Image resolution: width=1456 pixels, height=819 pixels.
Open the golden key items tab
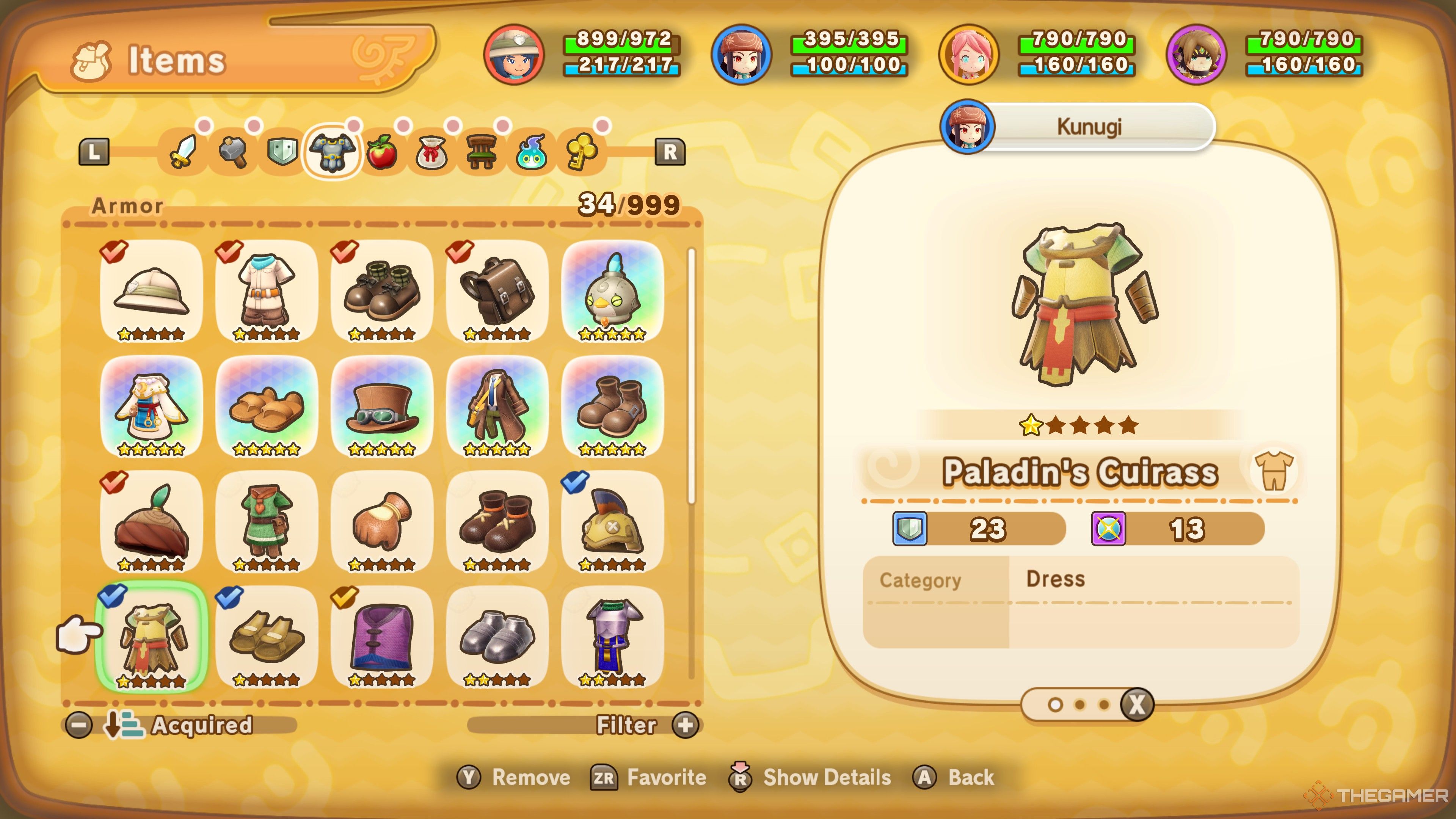coord(581,152)
